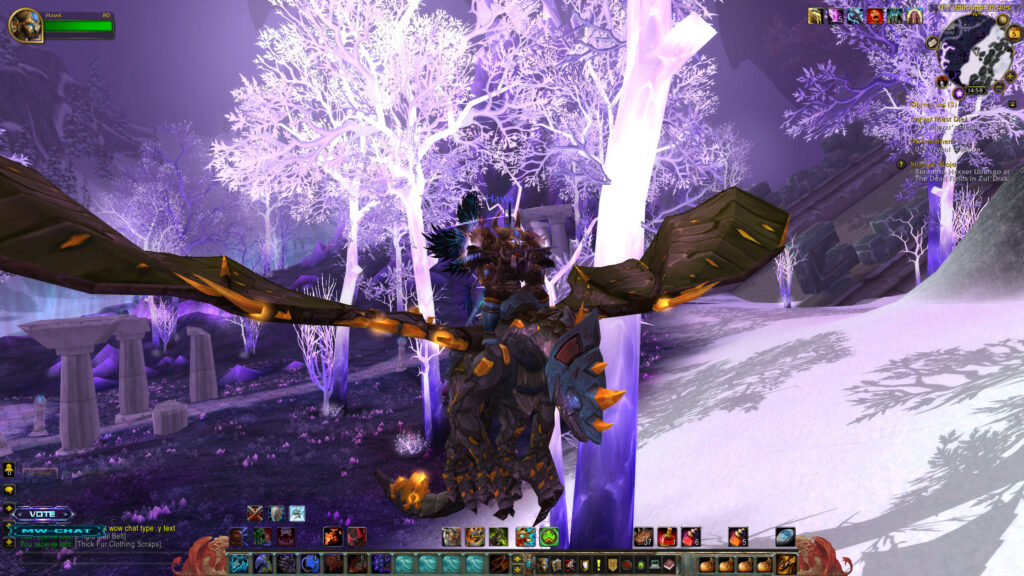
Task: Toggle the crossed-swords pet attack icon
Action: 256,513
